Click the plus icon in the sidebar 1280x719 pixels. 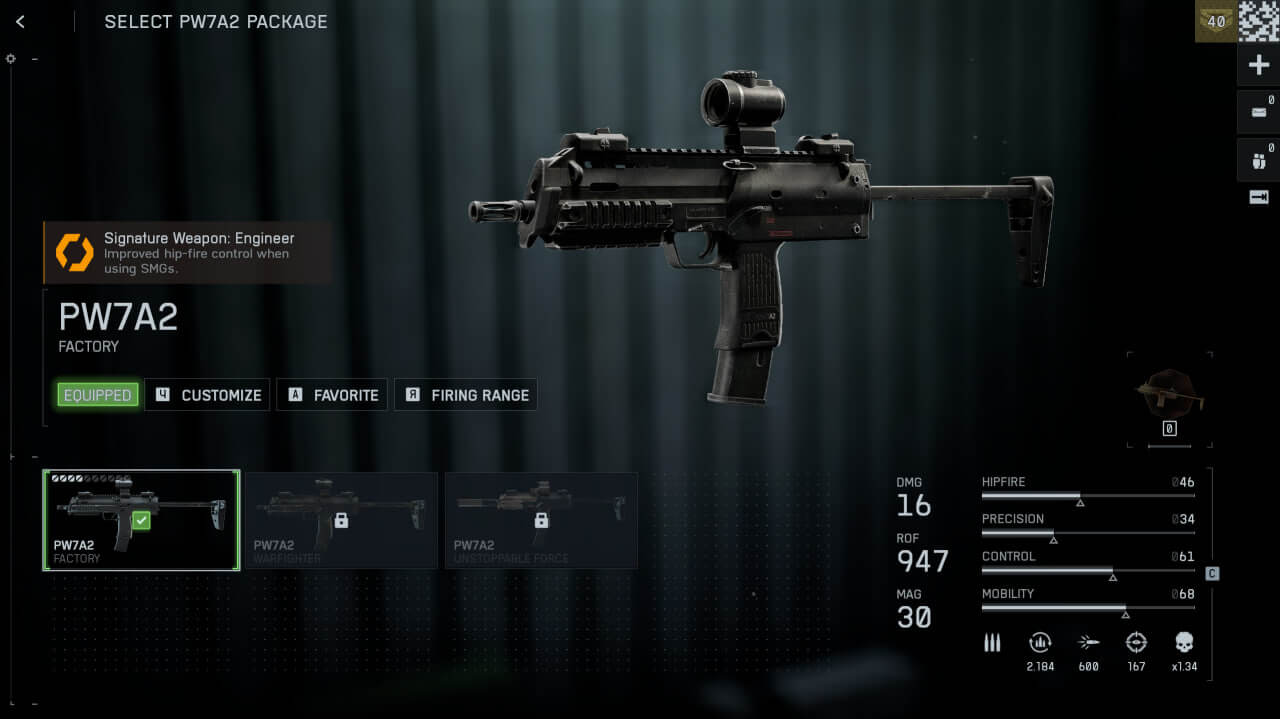tap(1259, 65)
